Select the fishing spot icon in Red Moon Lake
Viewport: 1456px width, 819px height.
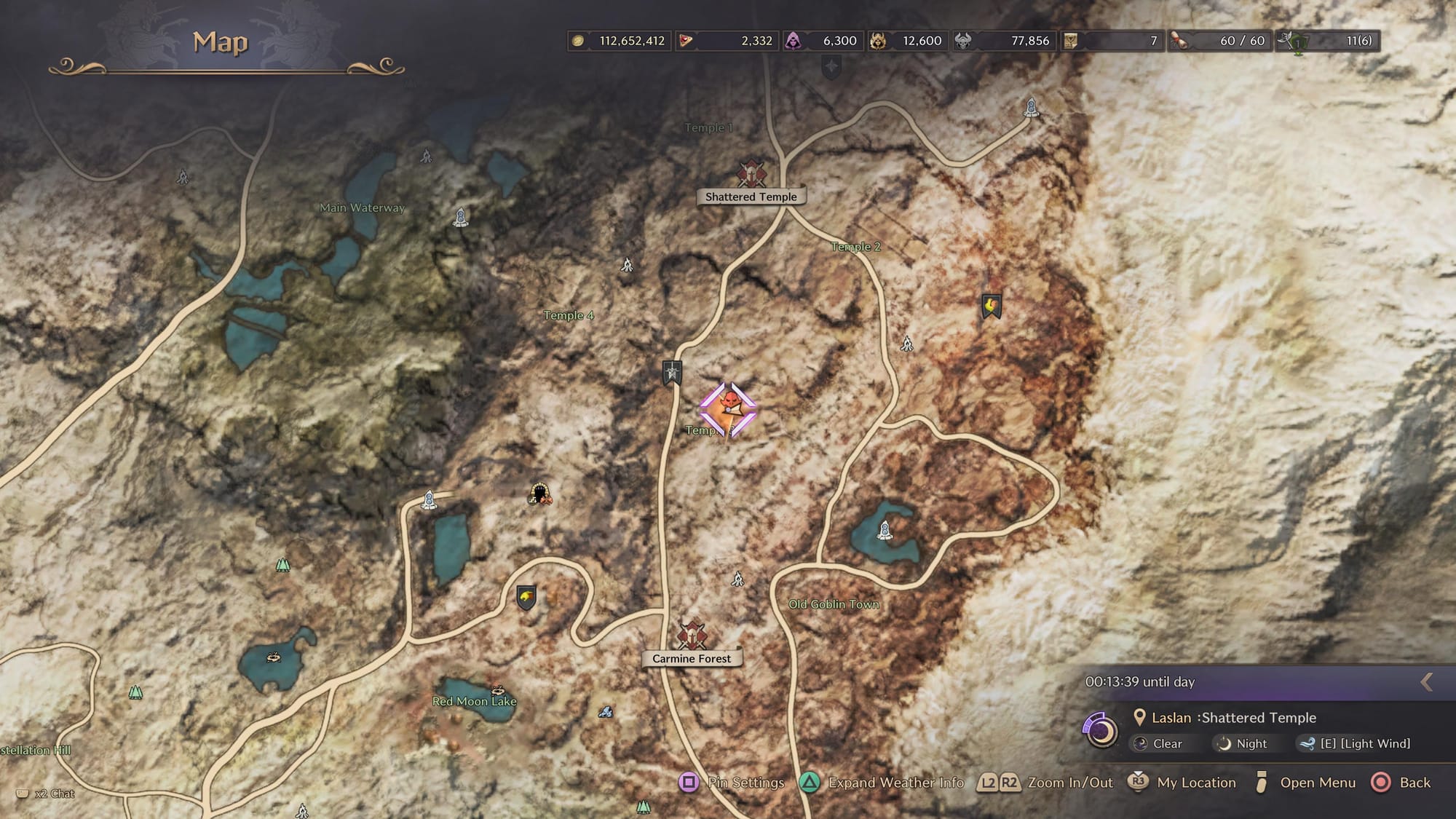coord(498,689)
